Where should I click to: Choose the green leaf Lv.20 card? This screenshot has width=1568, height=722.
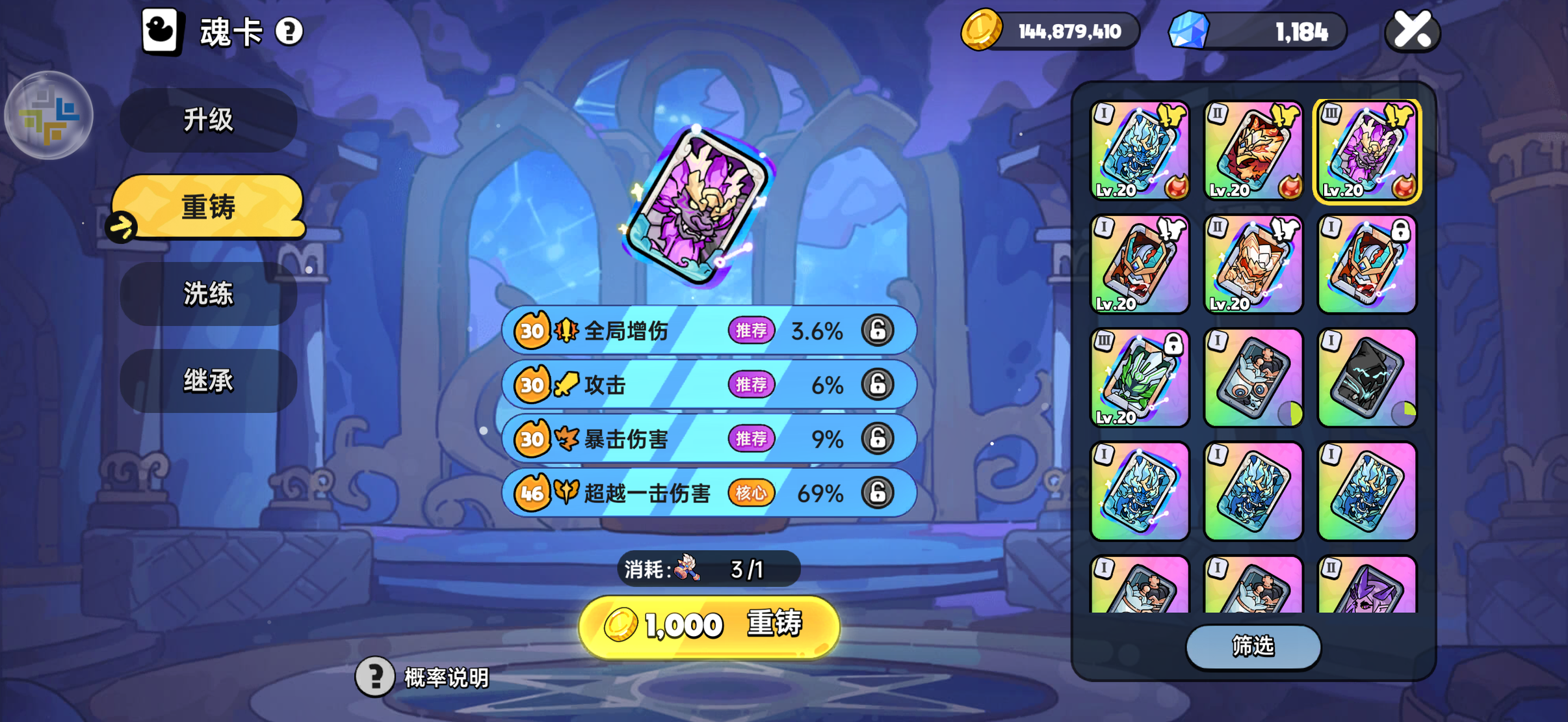pyautogui.click(x=1140, y=378)
